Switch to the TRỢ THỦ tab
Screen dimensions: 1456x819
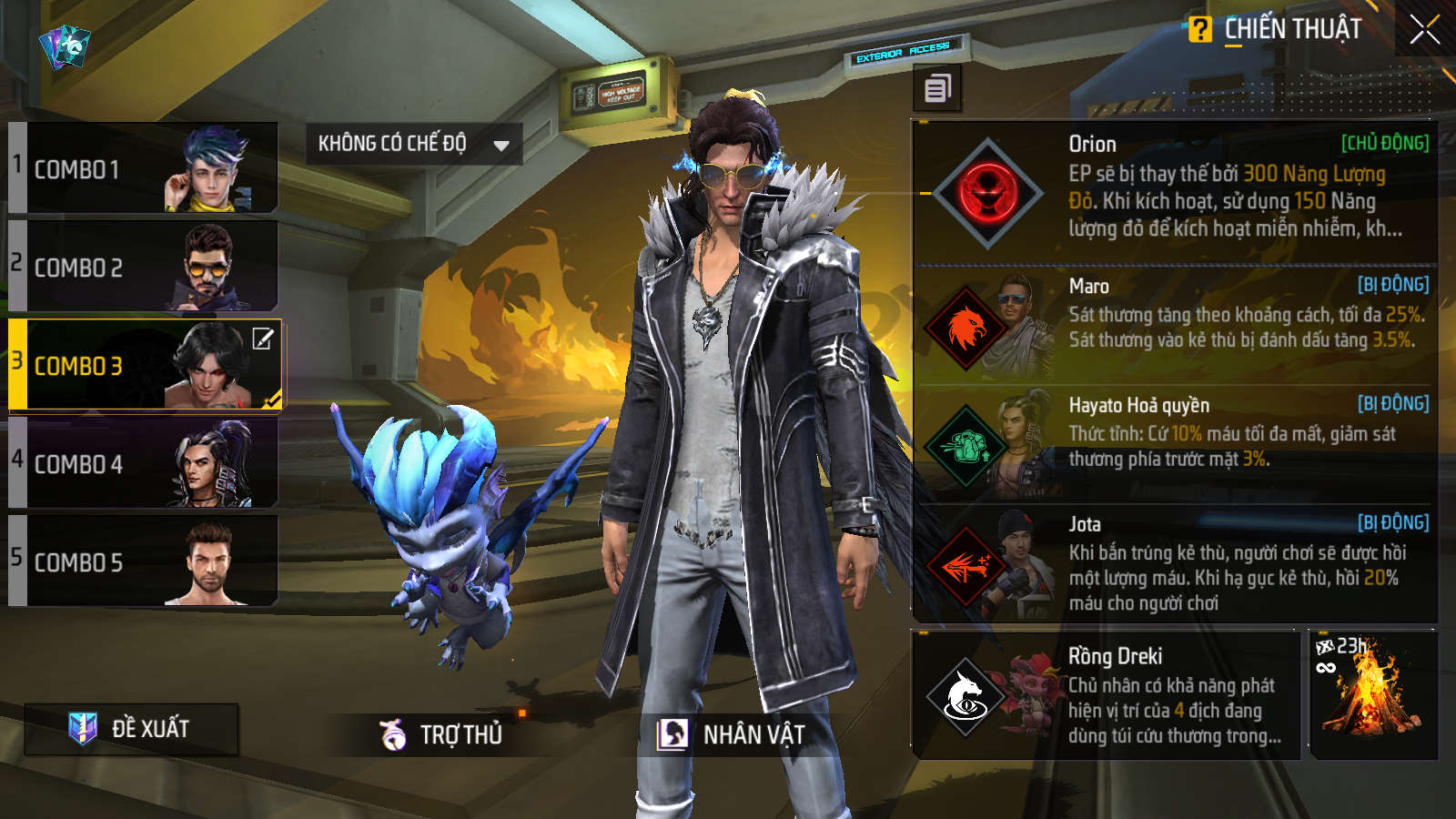point(442,734)
